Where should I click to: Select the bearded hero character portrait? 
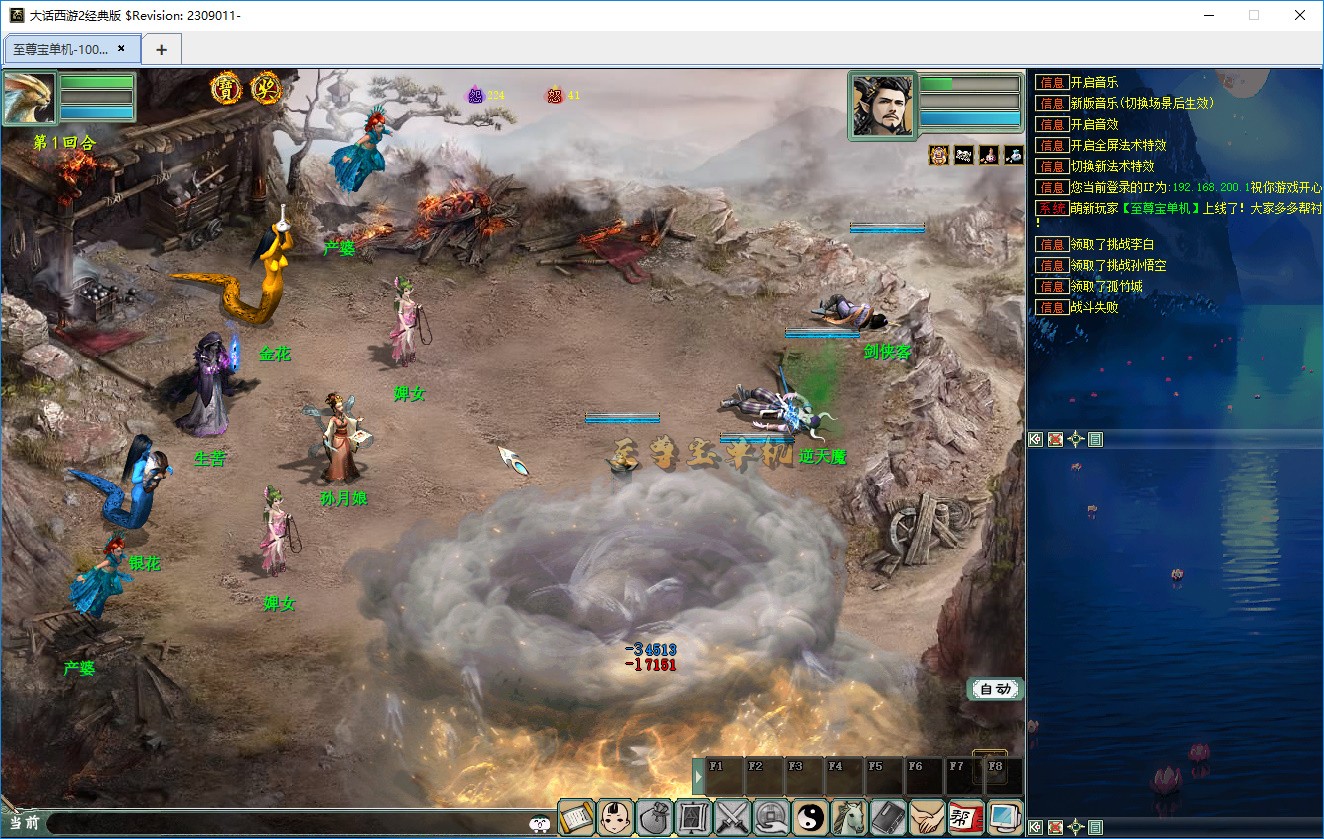click(882, 104)
